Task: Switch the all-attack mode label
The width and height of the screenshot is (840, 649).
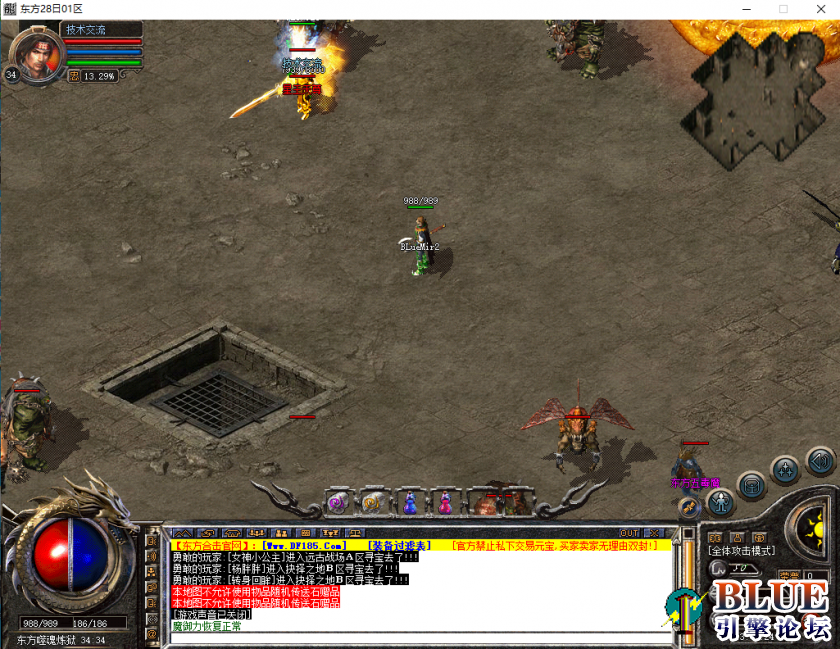Action: click(741, 551)
